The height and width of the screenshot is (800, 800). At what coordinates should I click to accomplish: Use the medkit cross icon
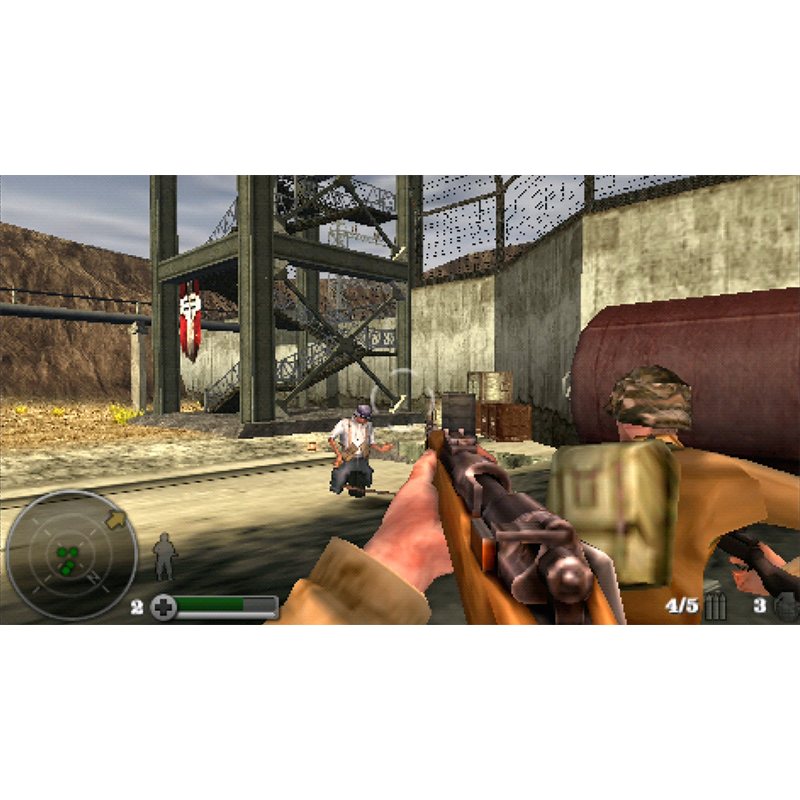pos(164,607)
